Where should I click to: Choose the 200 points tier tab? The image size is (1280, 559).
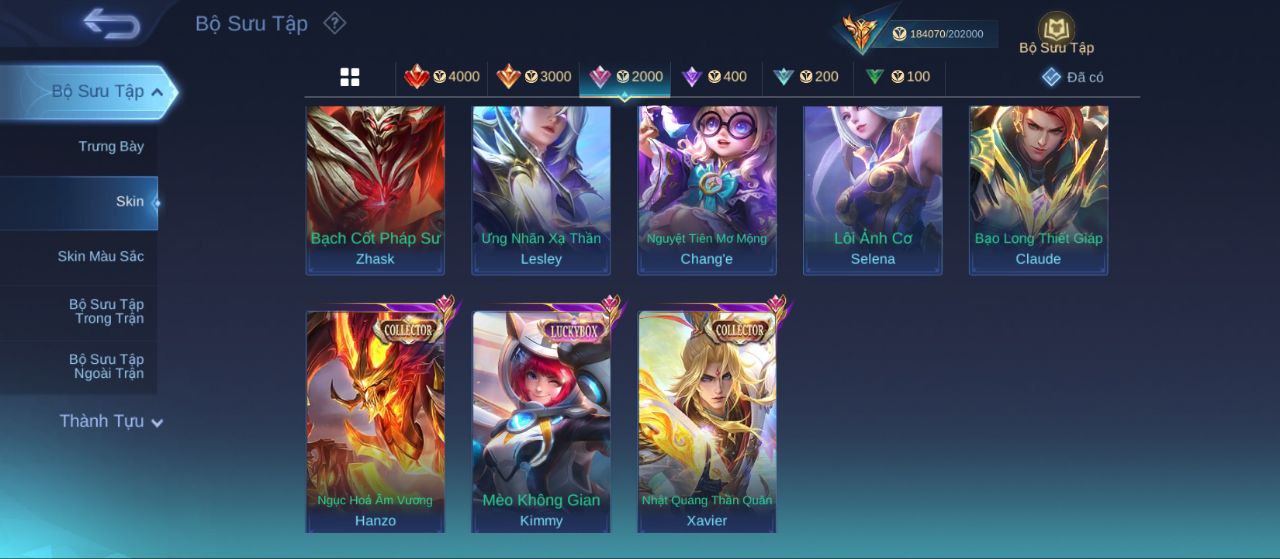click(806, 77)
